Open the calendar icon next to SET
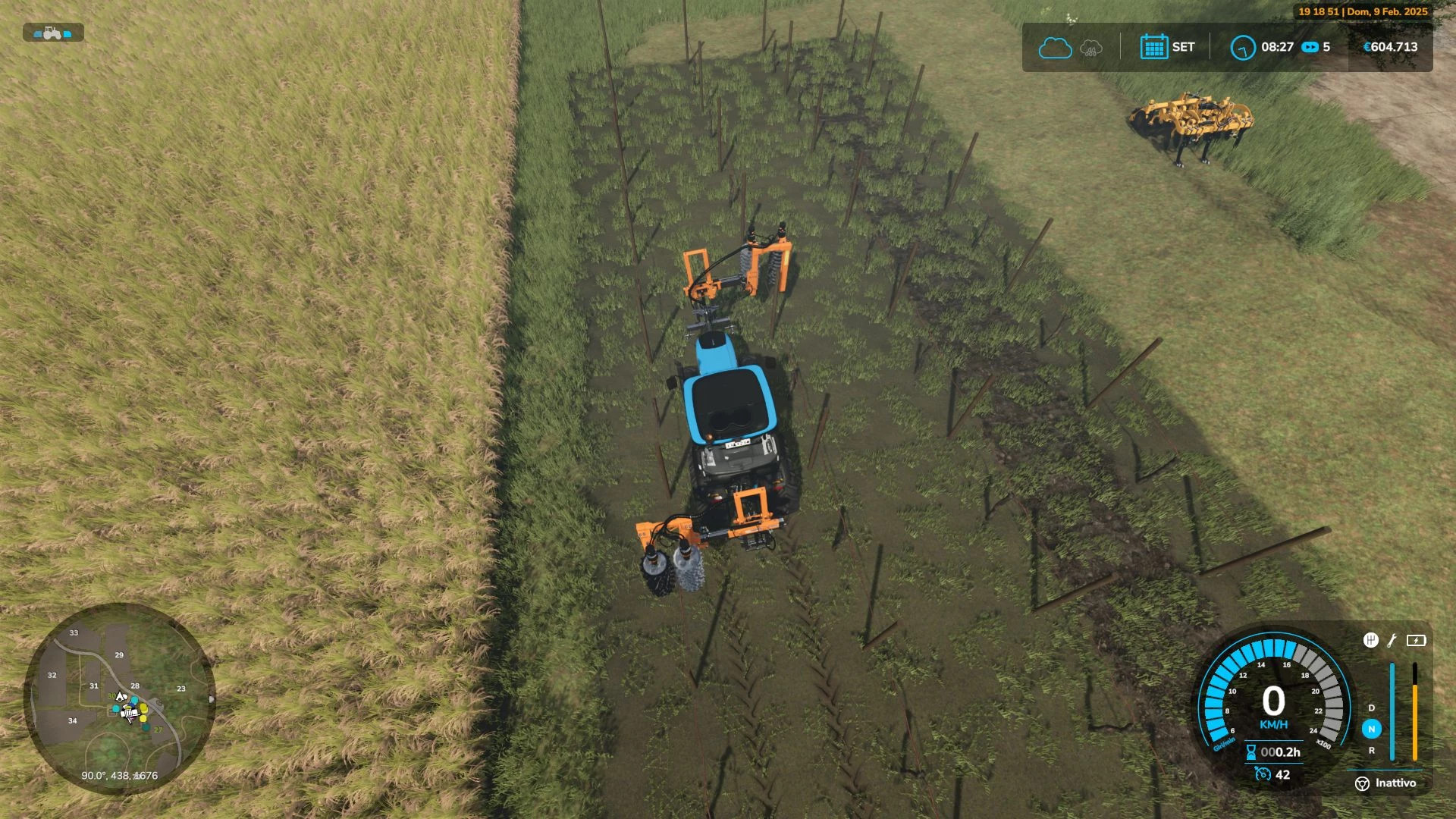Screen dimensions: 1456x819 [1153, 47]
